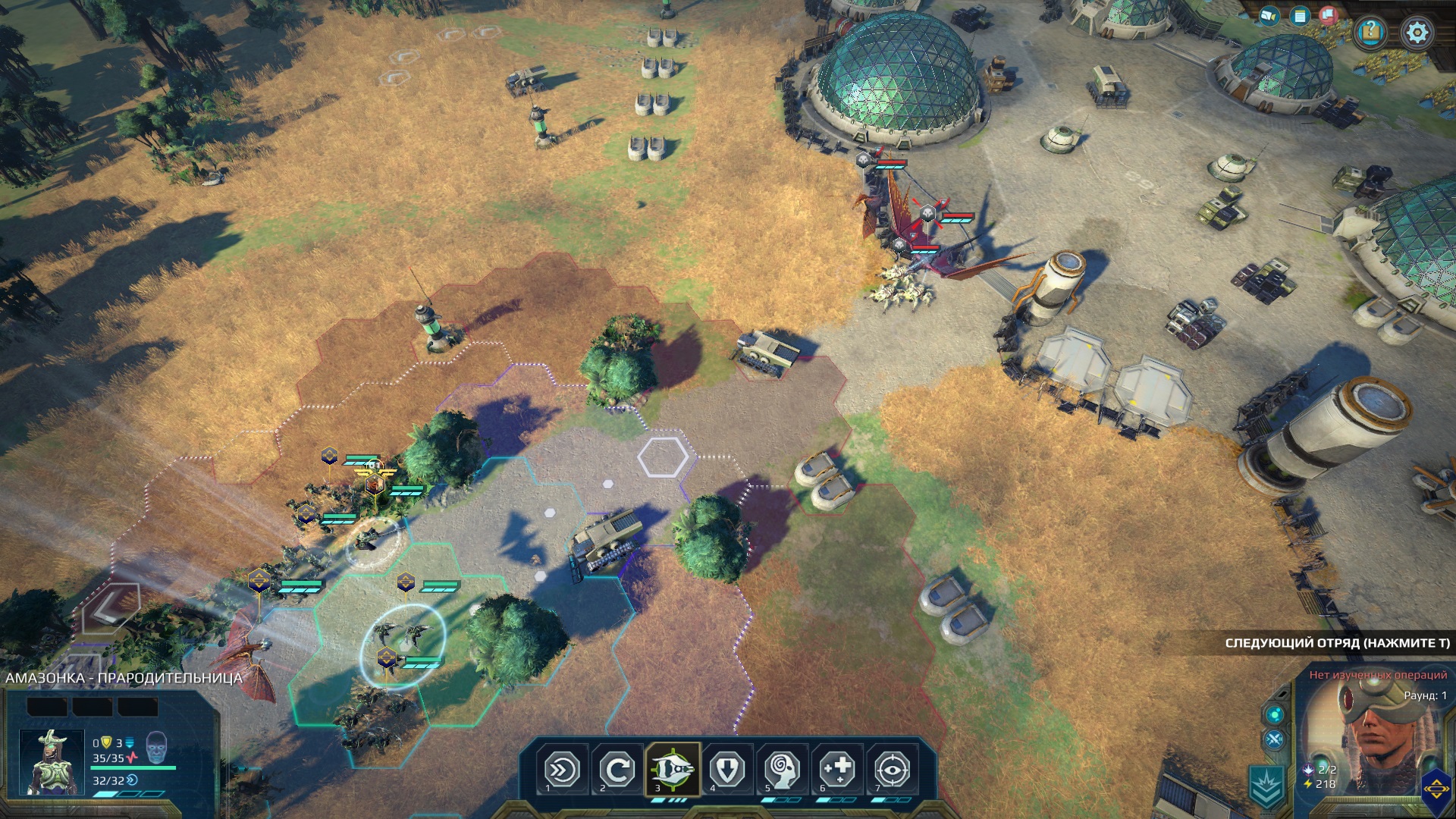Activate the shield with down arrow ability
Viewport: 1456px width, 819px height.
(x=726, y=770)
